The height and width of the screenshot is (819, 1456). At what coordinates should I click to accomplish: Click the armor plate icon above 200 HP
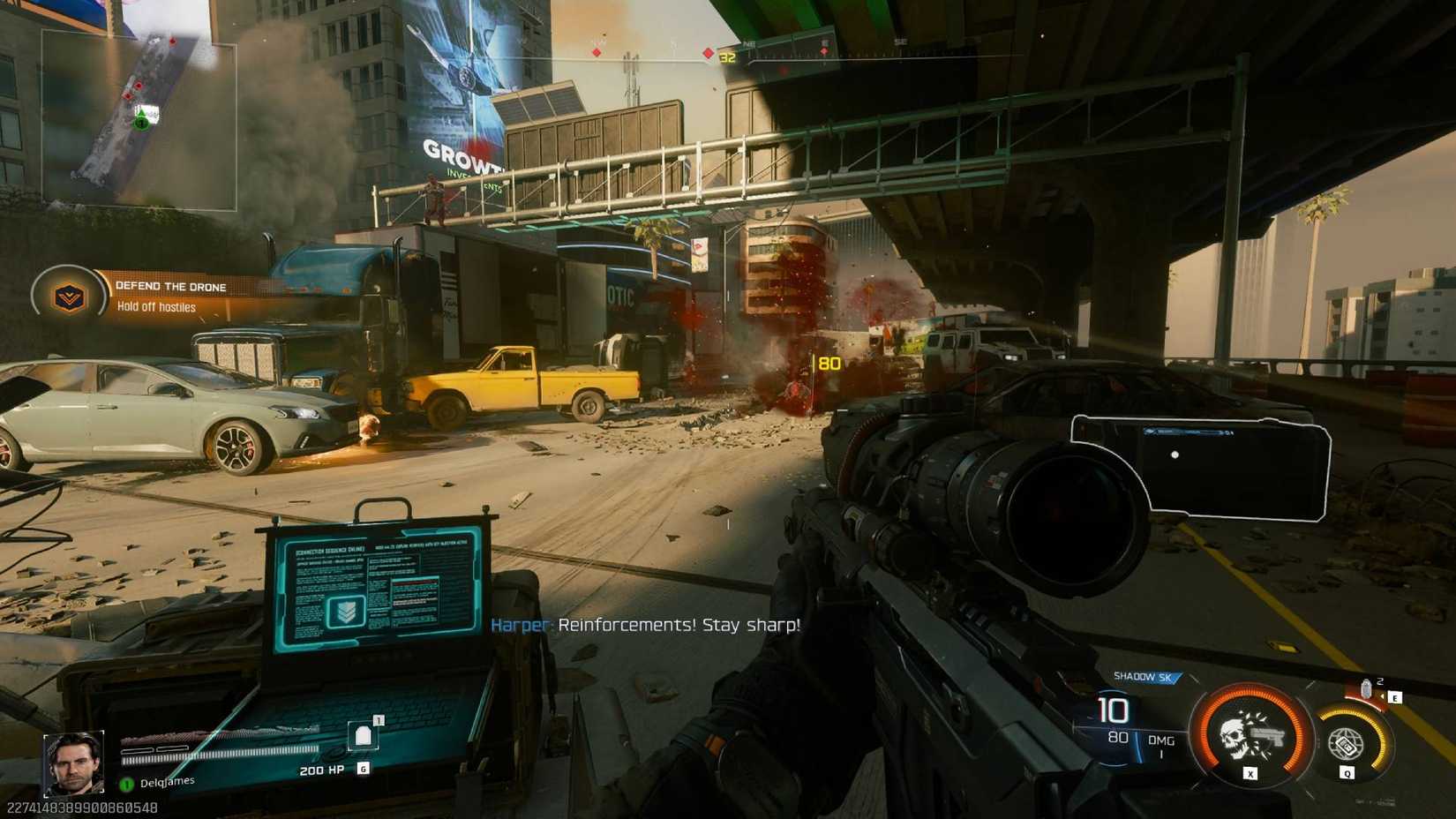click(363, 735)
